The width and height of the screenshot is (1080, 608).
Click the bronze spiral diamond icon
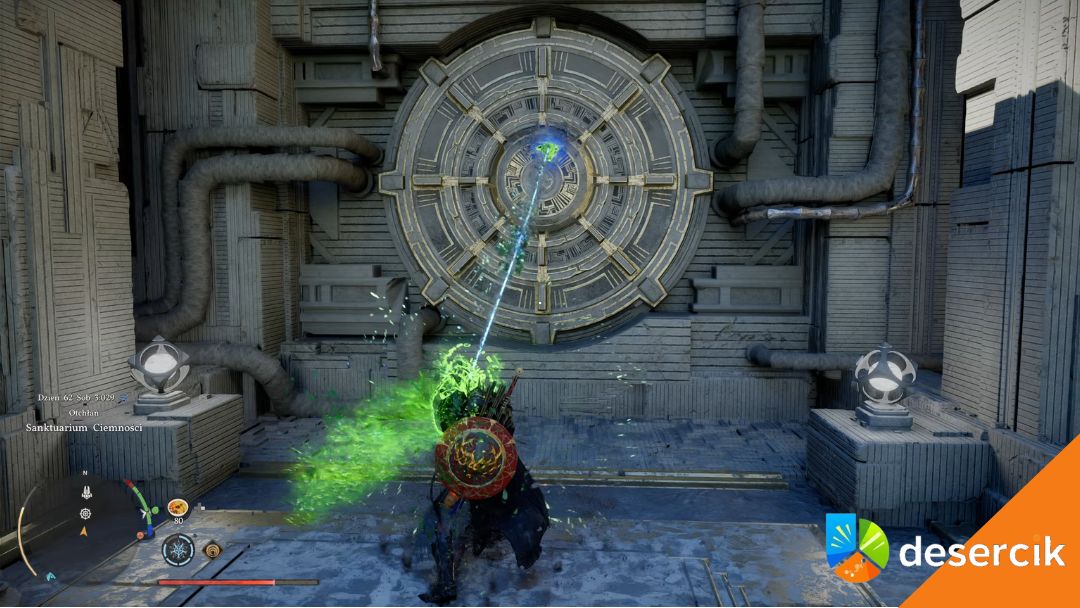212,550
